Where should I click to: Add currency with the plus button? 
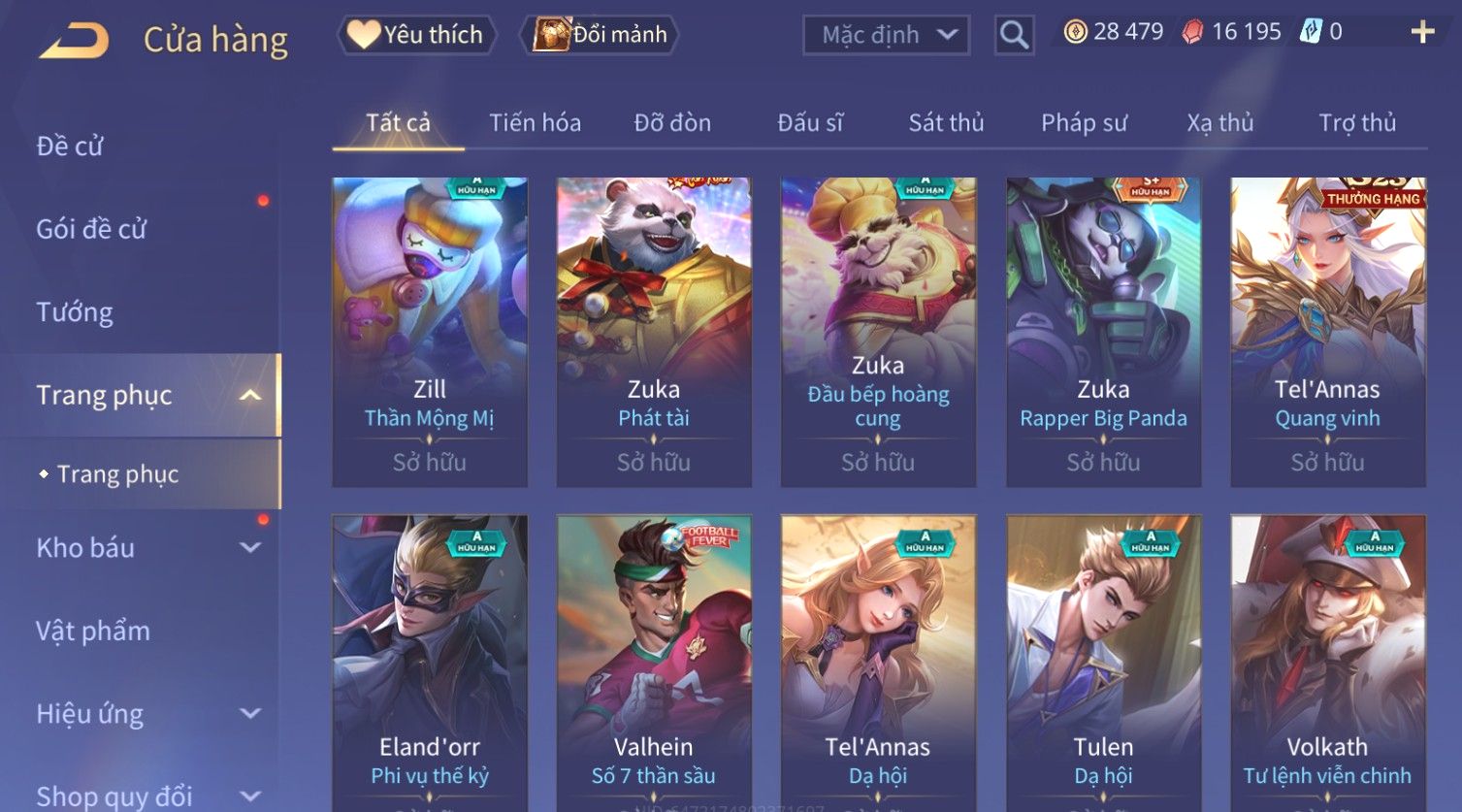tap(1422, 33)
